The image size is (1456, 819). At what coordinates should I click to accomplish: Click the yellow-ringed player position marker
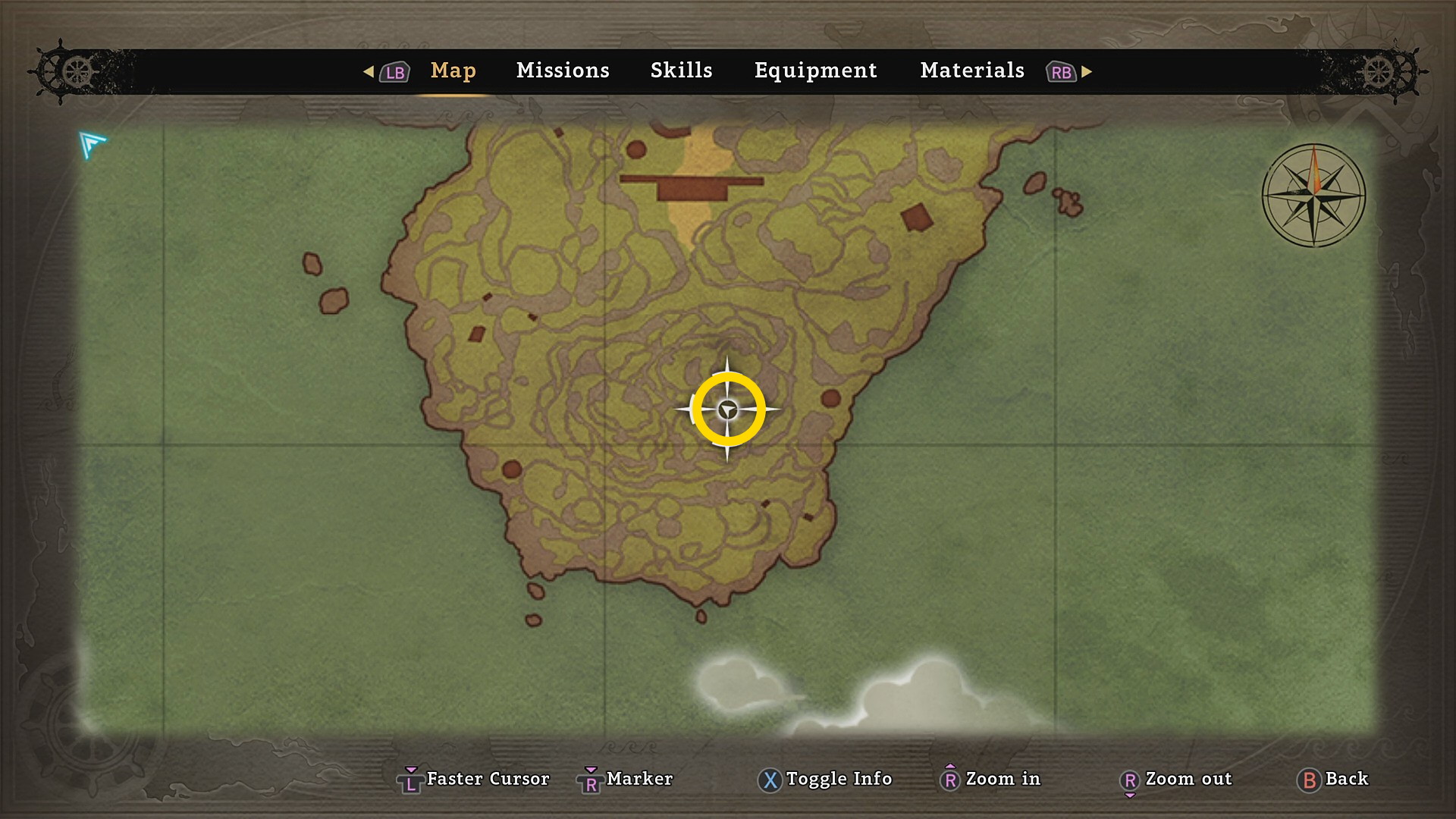pyautogui.click(x=728, y=409)
